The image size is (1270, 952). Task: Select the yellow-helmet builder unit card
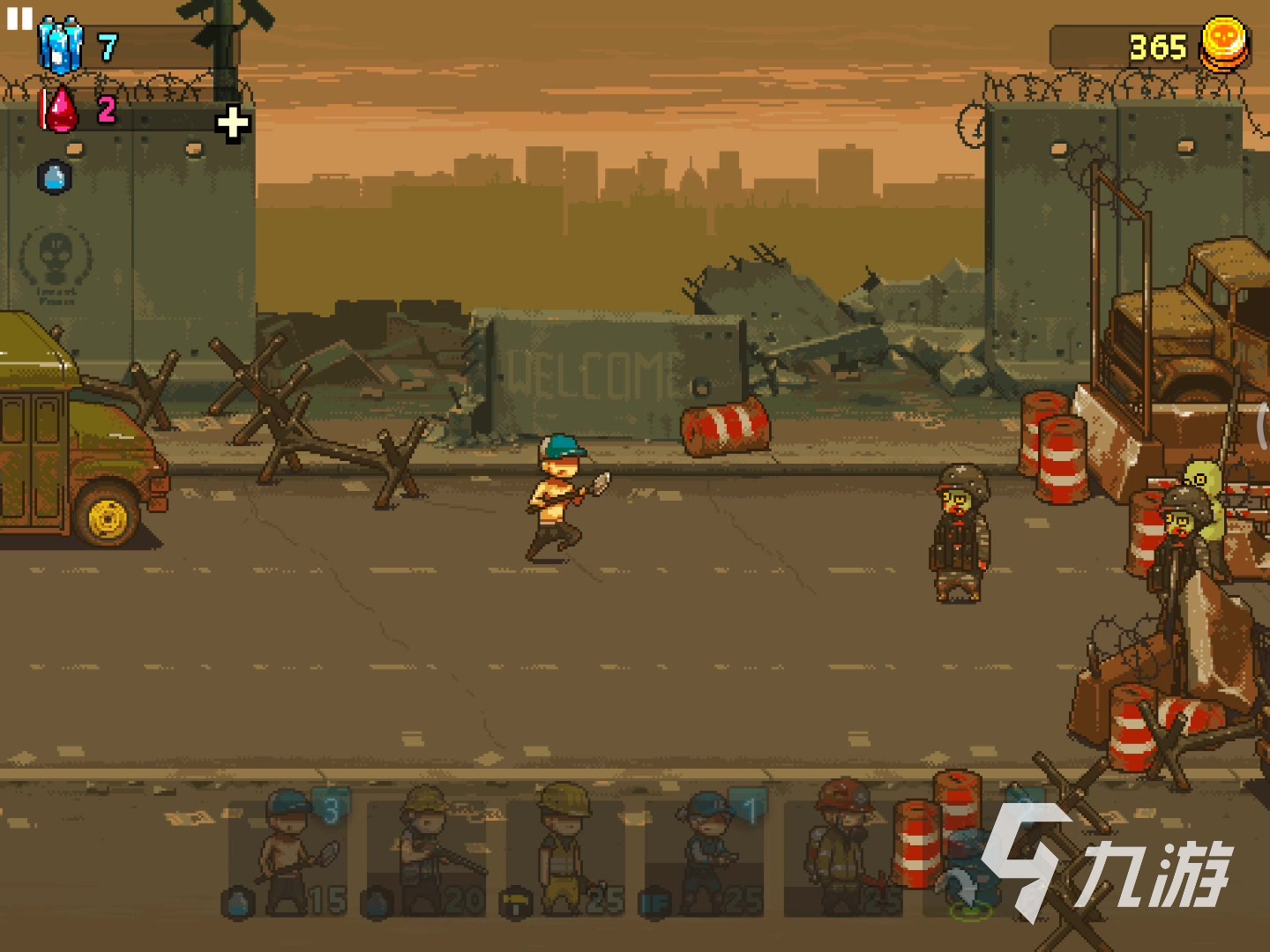(x=565, y=854)
